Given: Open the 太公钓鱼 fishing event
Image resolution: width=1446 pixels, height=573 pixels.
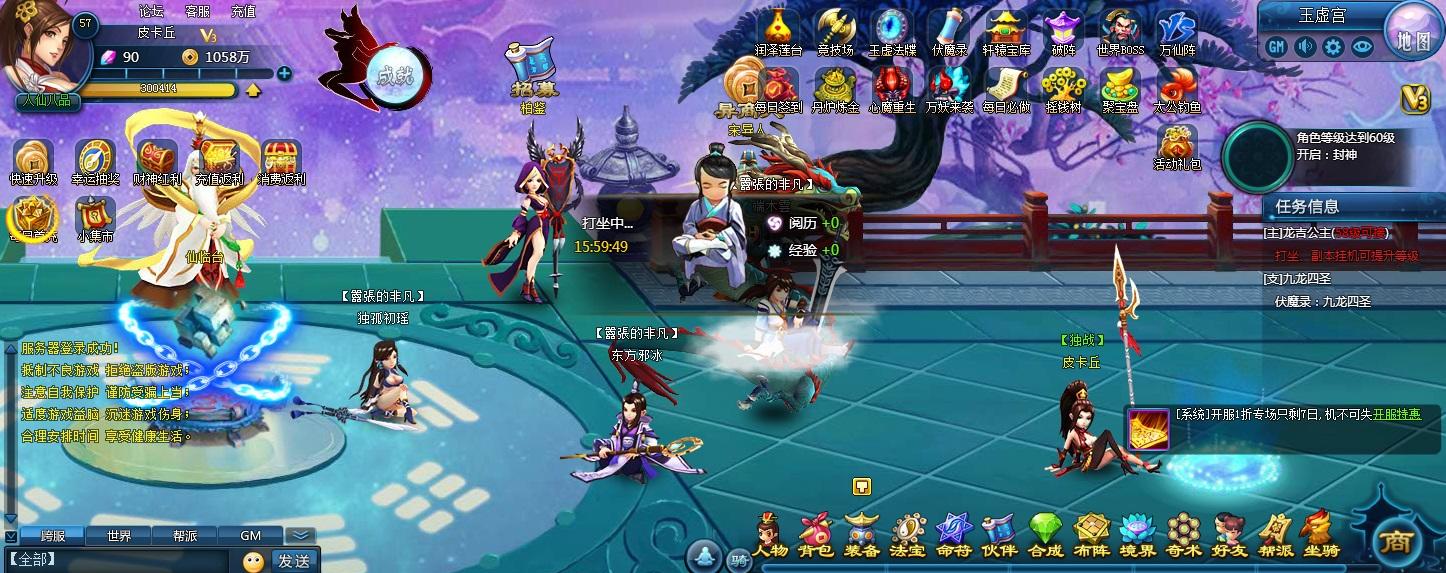Looking at the screenshot, I should pyautogui.click(x=1177, y=88).
